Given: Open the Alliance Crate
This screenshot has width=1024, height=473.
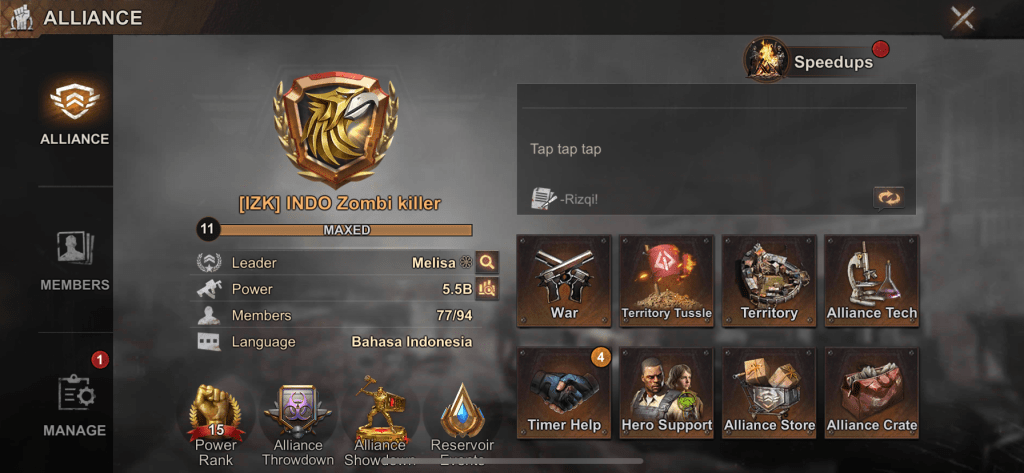Looking at the screenshot, I should tap(872, 392).
